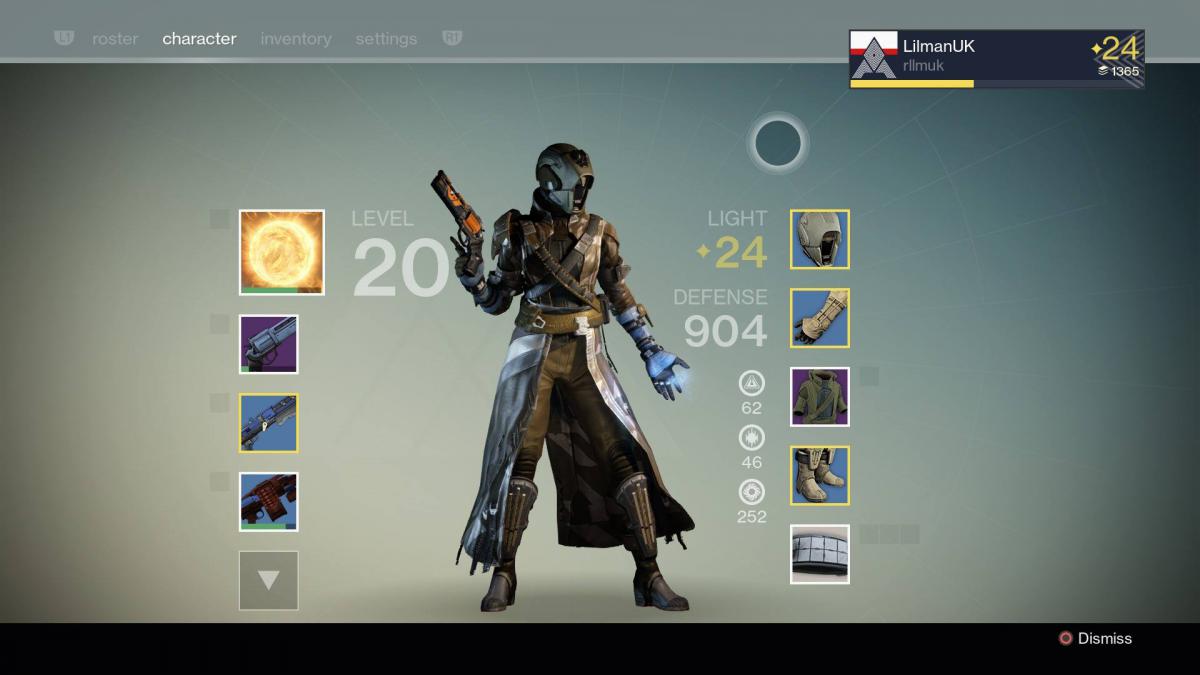Open the inventory tab

295,39
